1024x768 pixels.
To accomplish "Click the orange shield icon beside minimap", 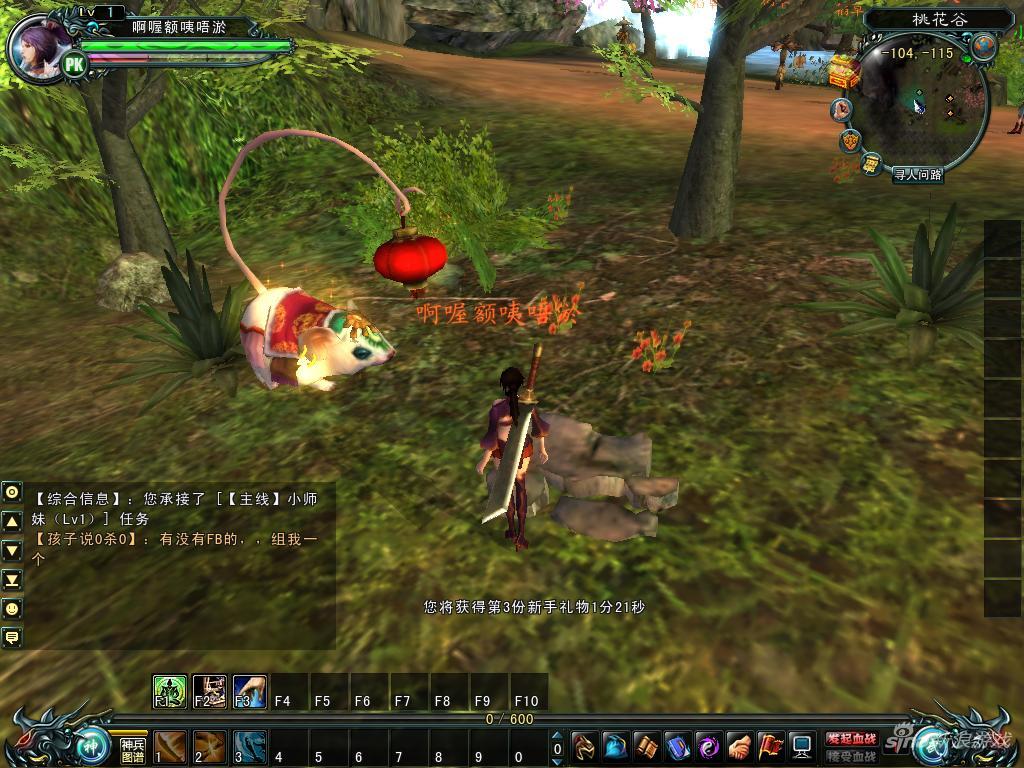I will (x=851, y=139).
